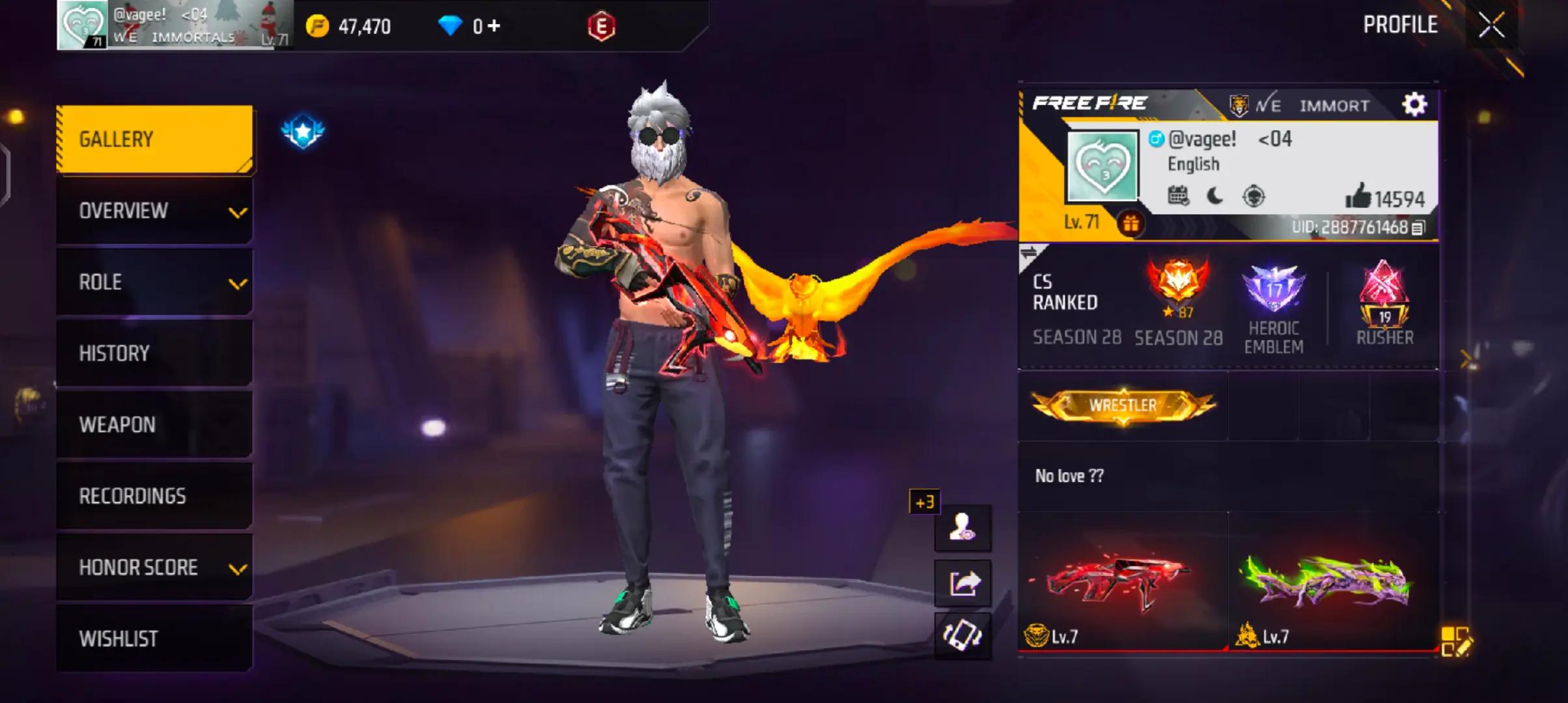Open the Gallery tab
This screenshot has width=1568, height=703.
tap(154, 139)
